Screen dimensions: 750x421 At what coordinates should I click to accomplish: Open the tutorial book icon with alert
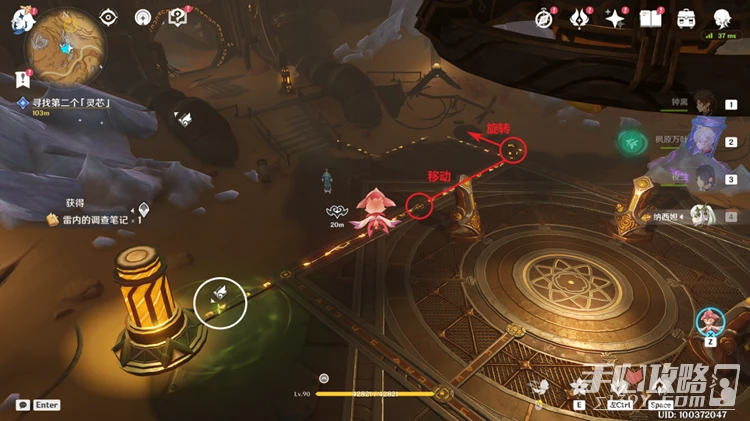178,17
